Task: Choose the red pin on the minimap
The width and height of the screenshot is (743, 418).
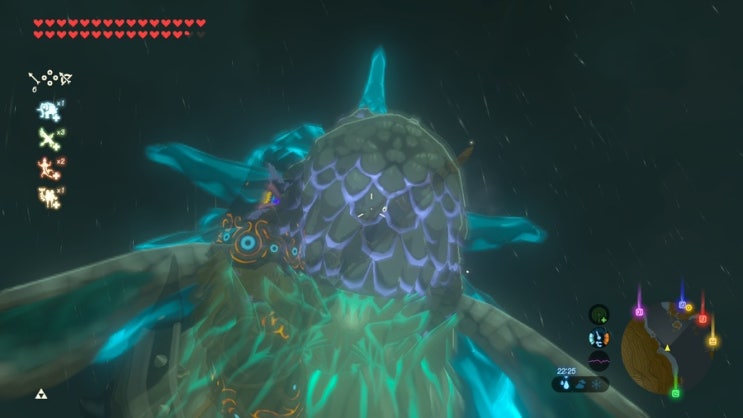Action: click(x=702, y=319)
